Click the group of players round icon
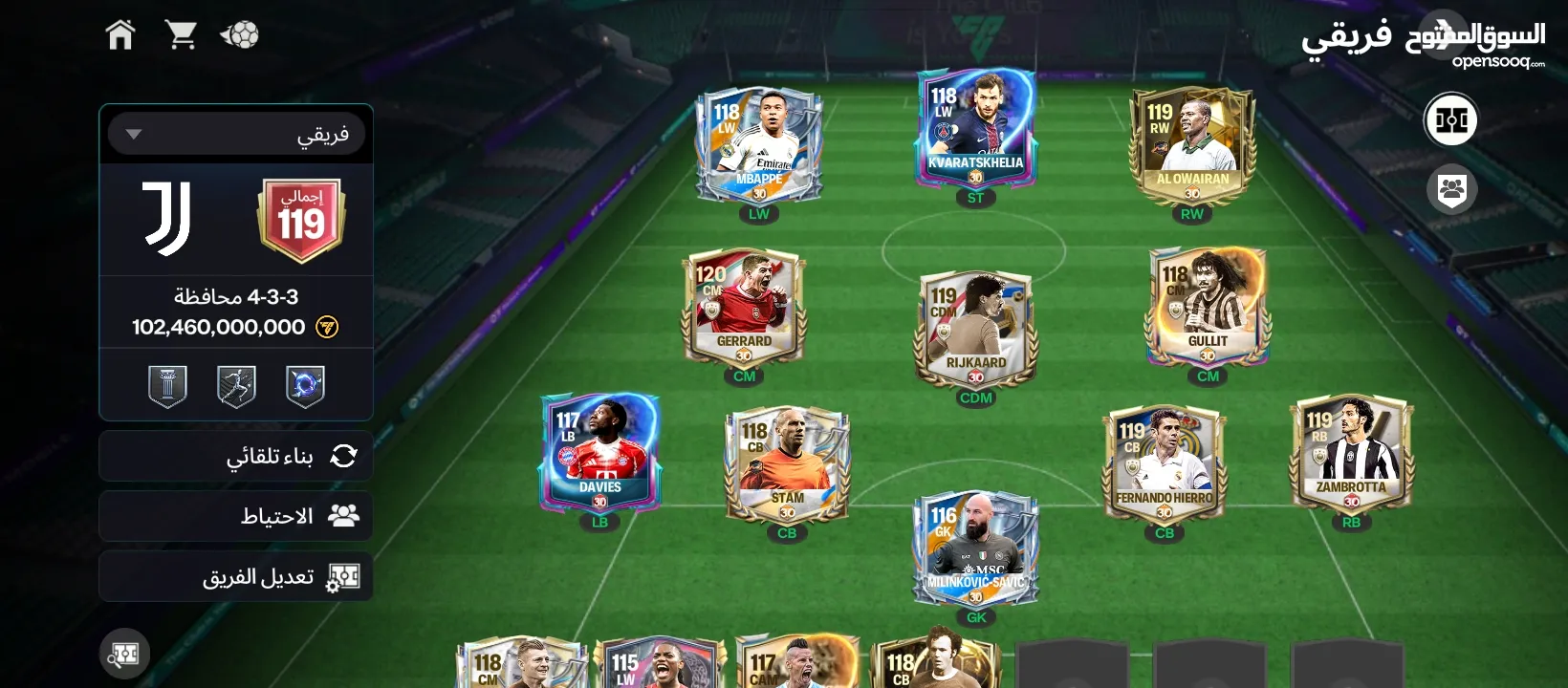 pos(1451,189)
